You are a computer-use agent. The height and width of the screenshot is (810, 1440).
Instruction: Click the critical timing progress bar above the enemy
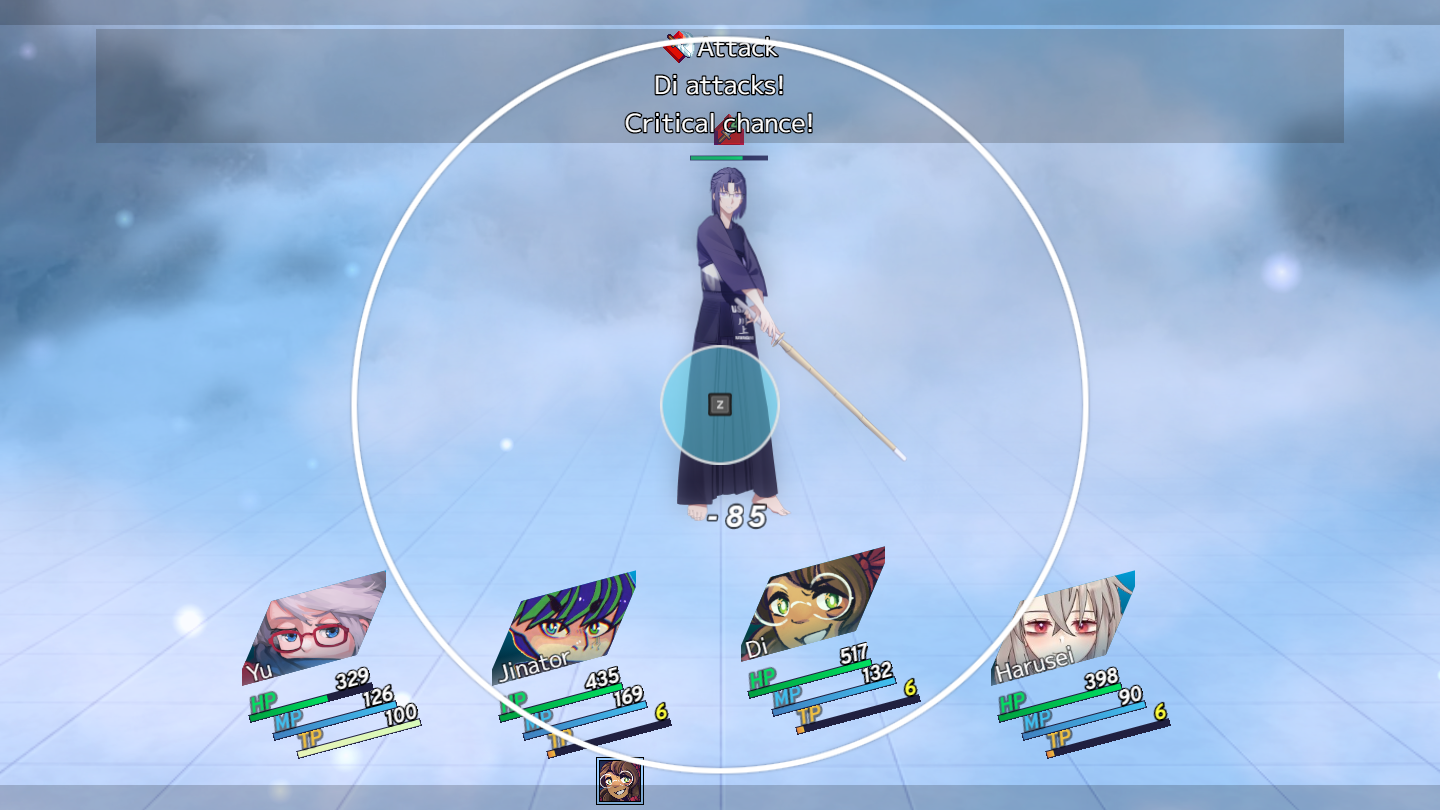coord(728,158)
